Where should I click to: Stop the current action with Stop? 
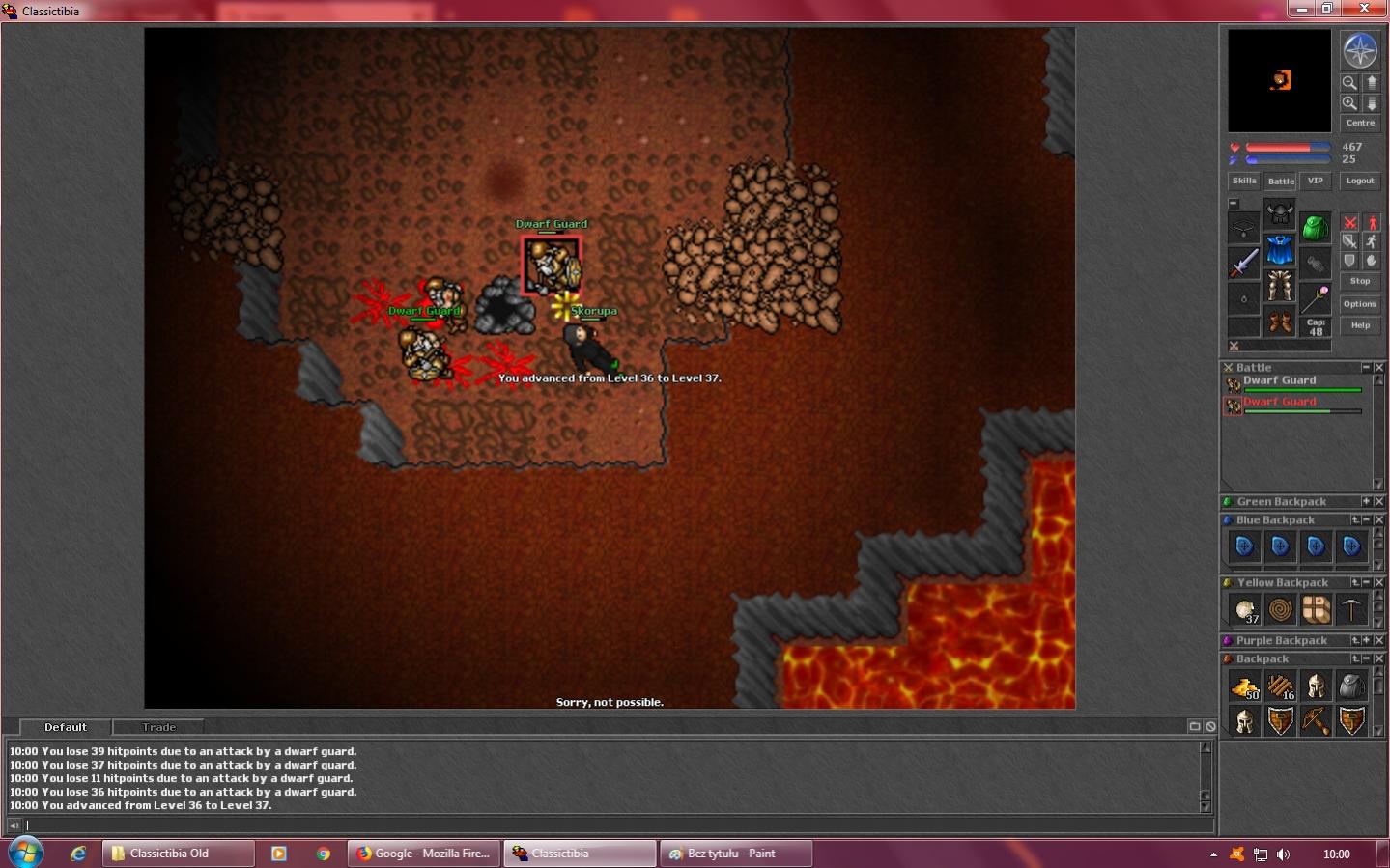(1360, 281)
